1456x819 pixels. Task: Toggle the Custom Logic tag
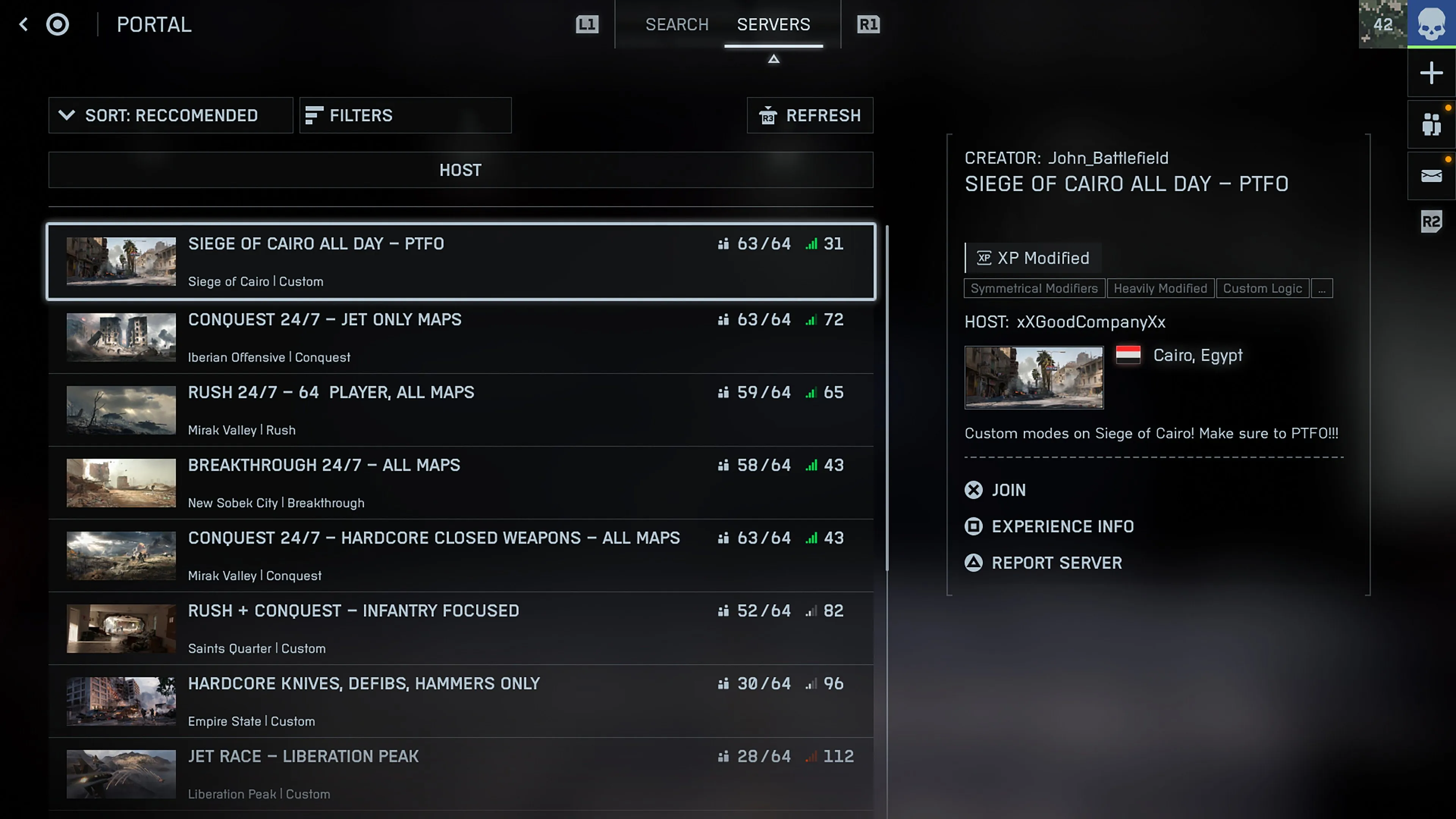(1263, 288)
